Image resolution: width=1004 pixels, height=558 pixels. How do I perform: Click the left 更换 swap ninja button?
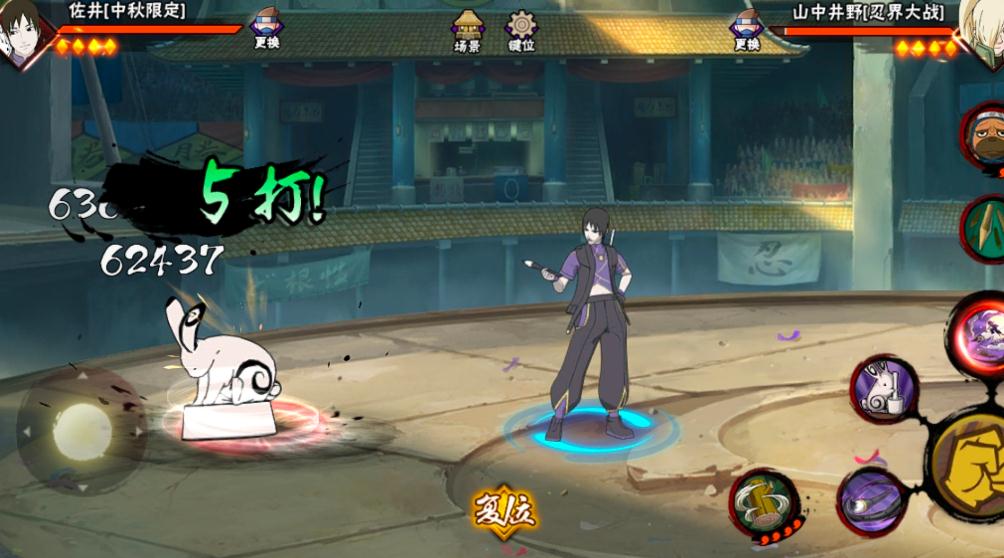[266, 28]
